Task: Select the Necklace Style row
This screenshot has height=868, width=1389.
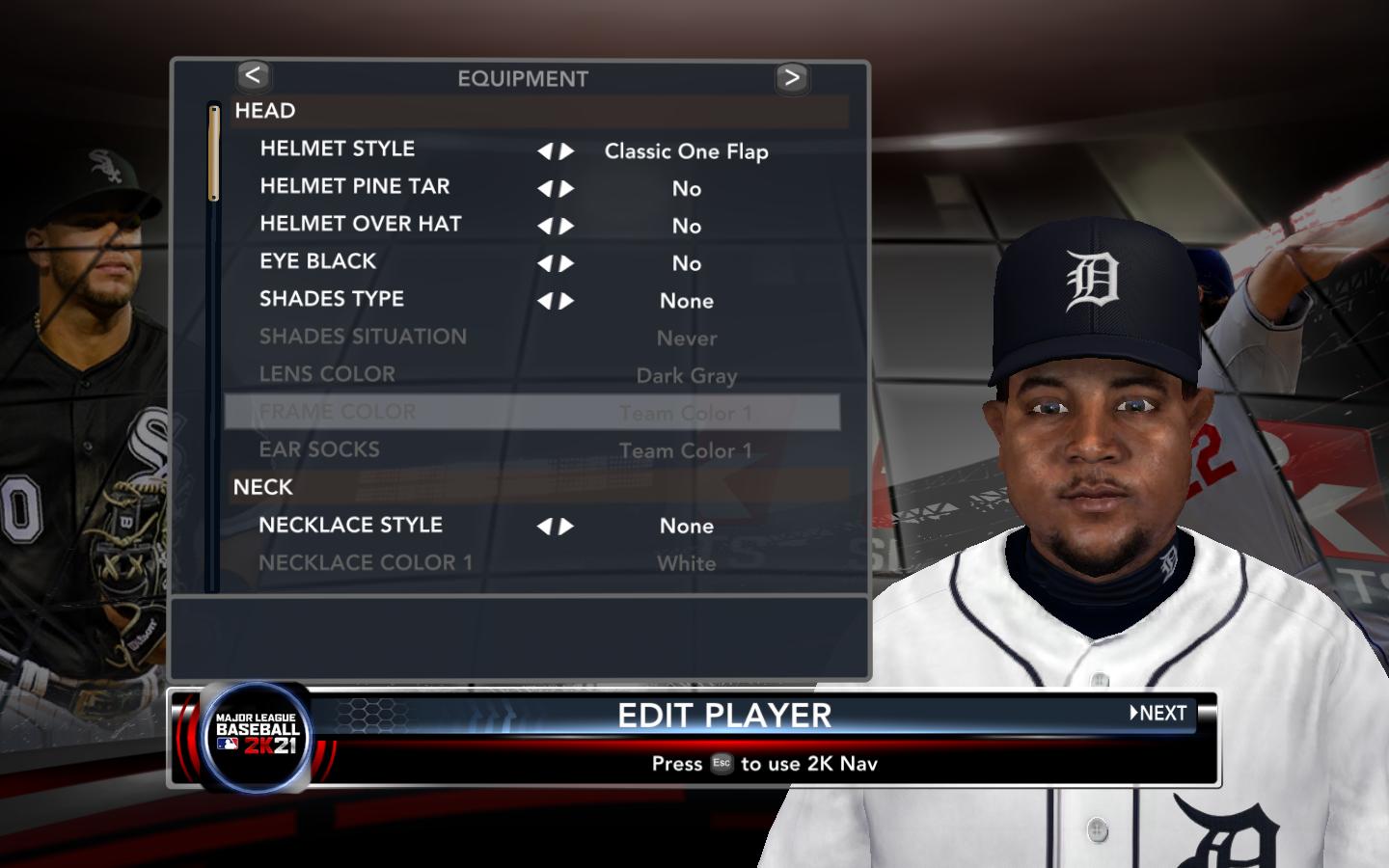Action: [350, 525]
